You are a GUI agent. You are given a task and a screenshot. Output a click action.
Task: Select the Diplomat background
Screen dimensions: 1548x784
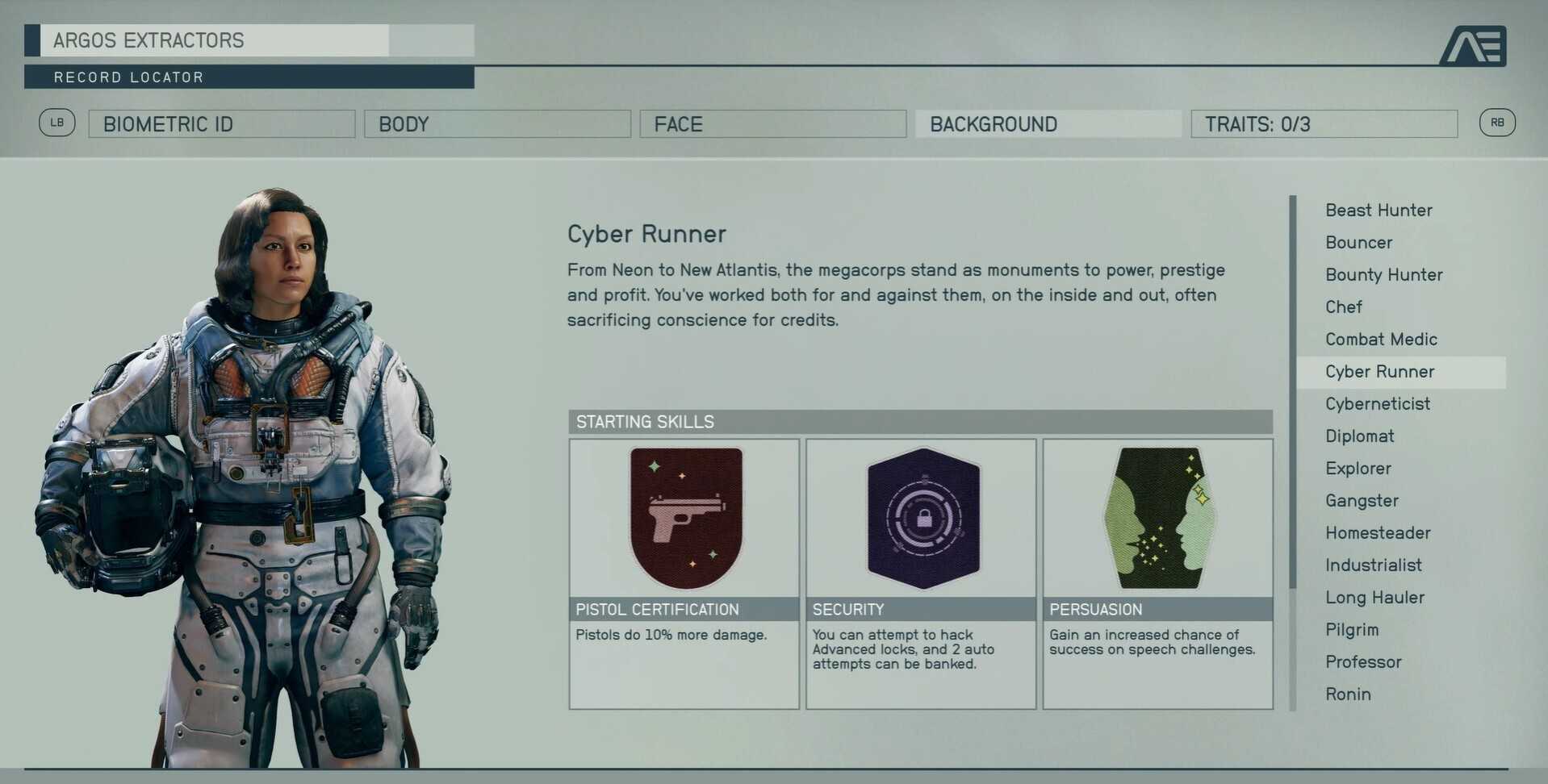(x=1359, y=436)
